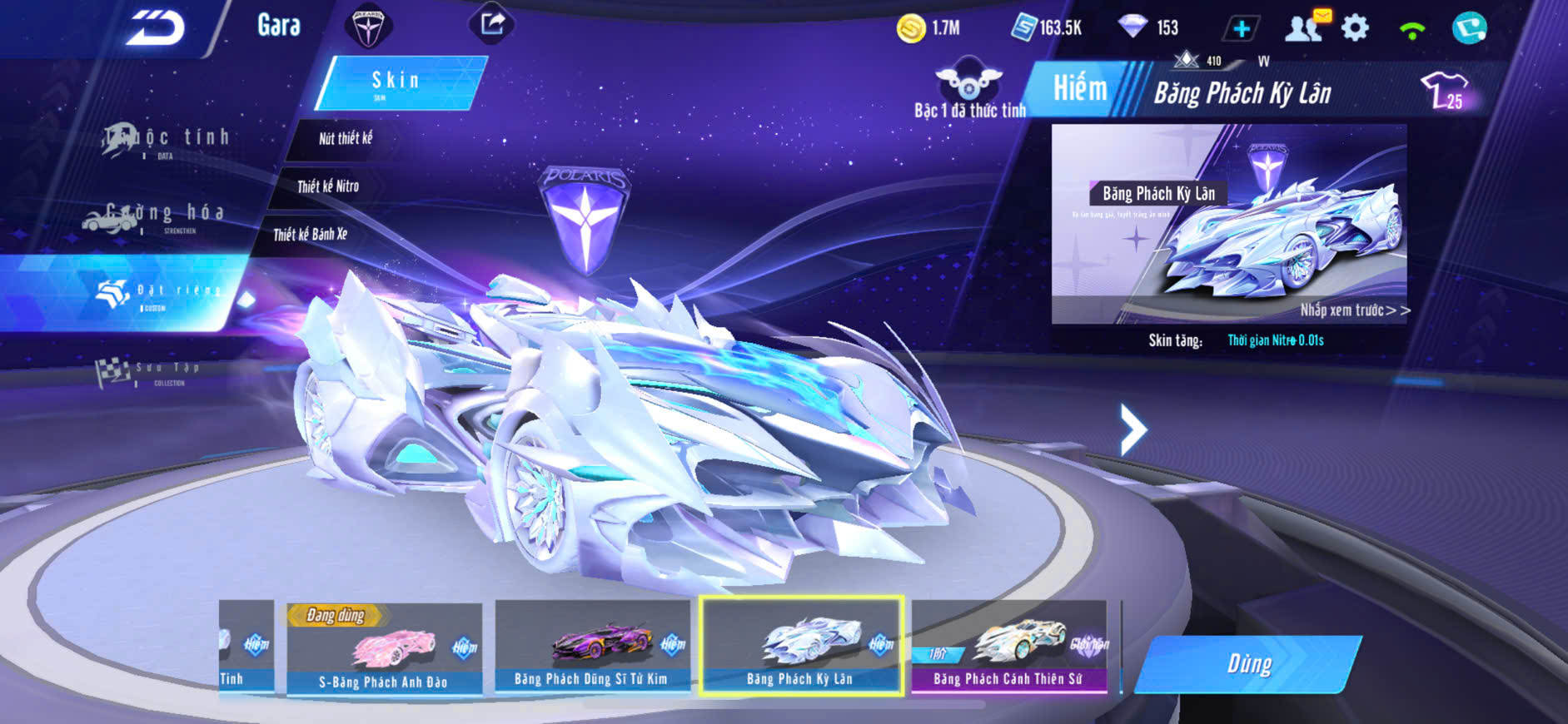Image resolution: width=1568 pixels, height=724 pixels.
Task: Open the friends icon with mail badge
Action: 1305,27
